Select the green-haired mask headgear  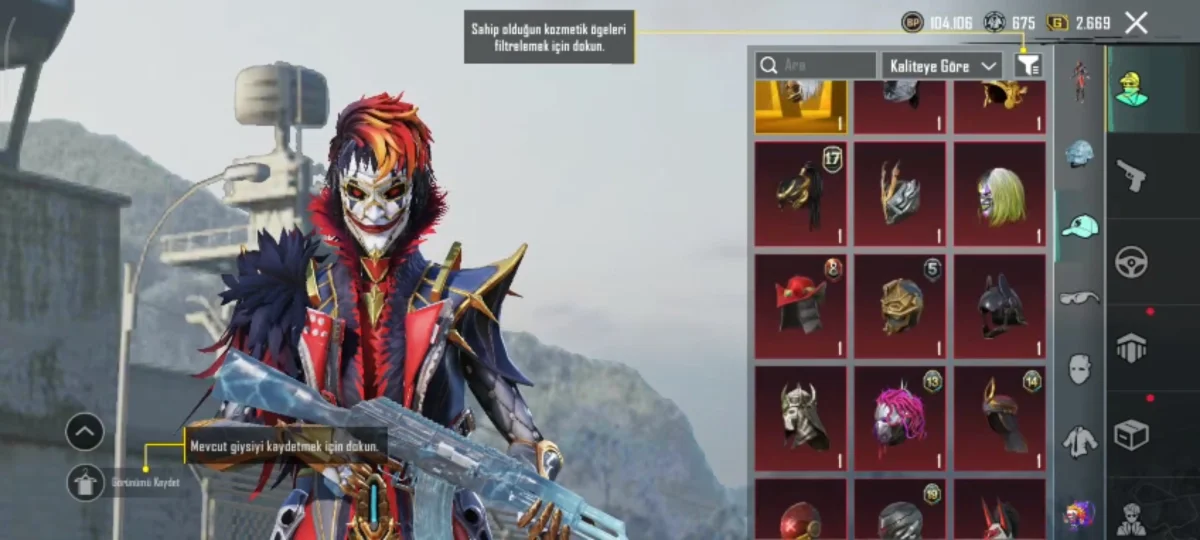999,194
